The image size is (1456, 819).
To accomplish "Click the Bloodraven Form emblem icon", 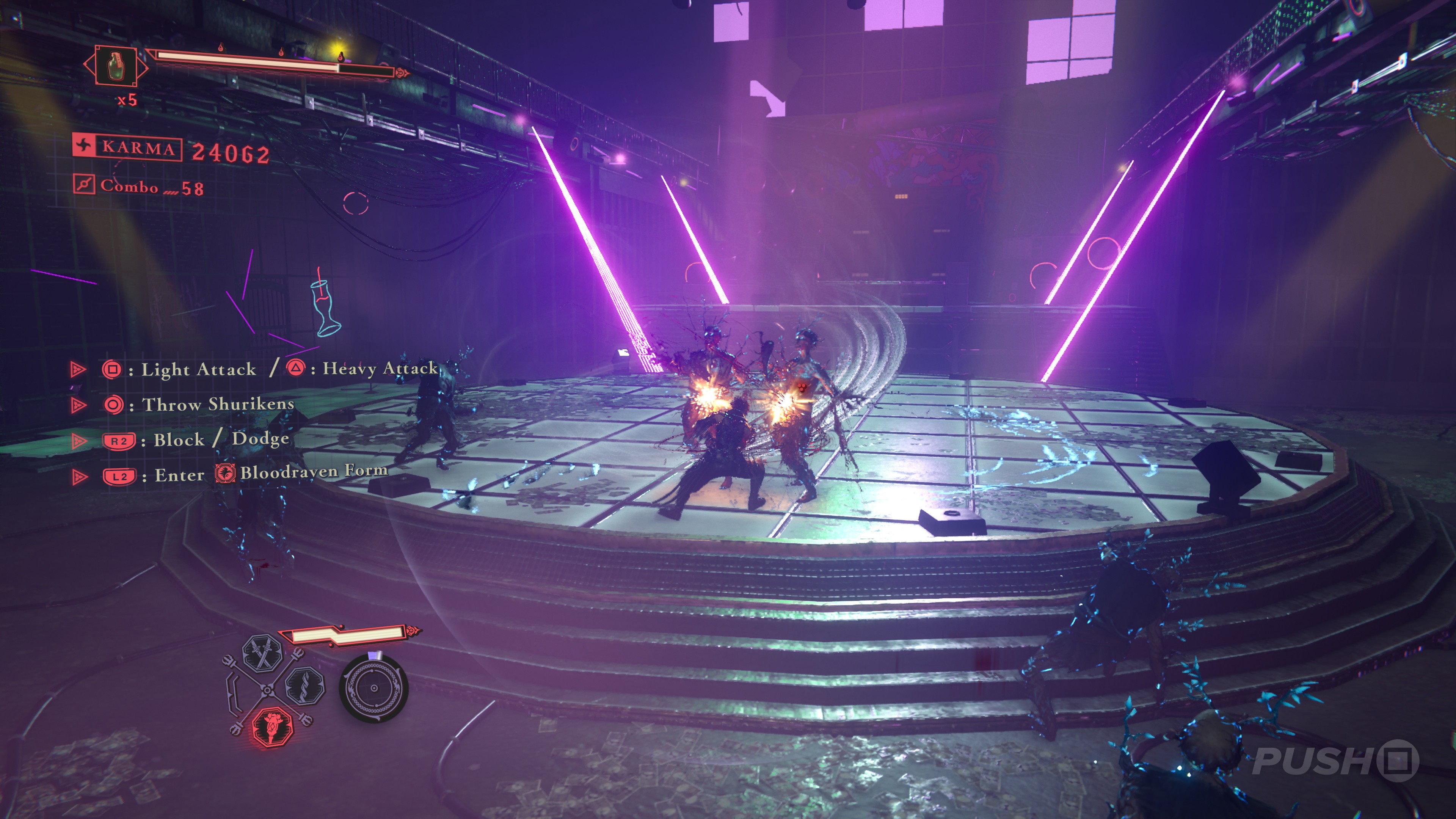I will click(x=225, y=473).
